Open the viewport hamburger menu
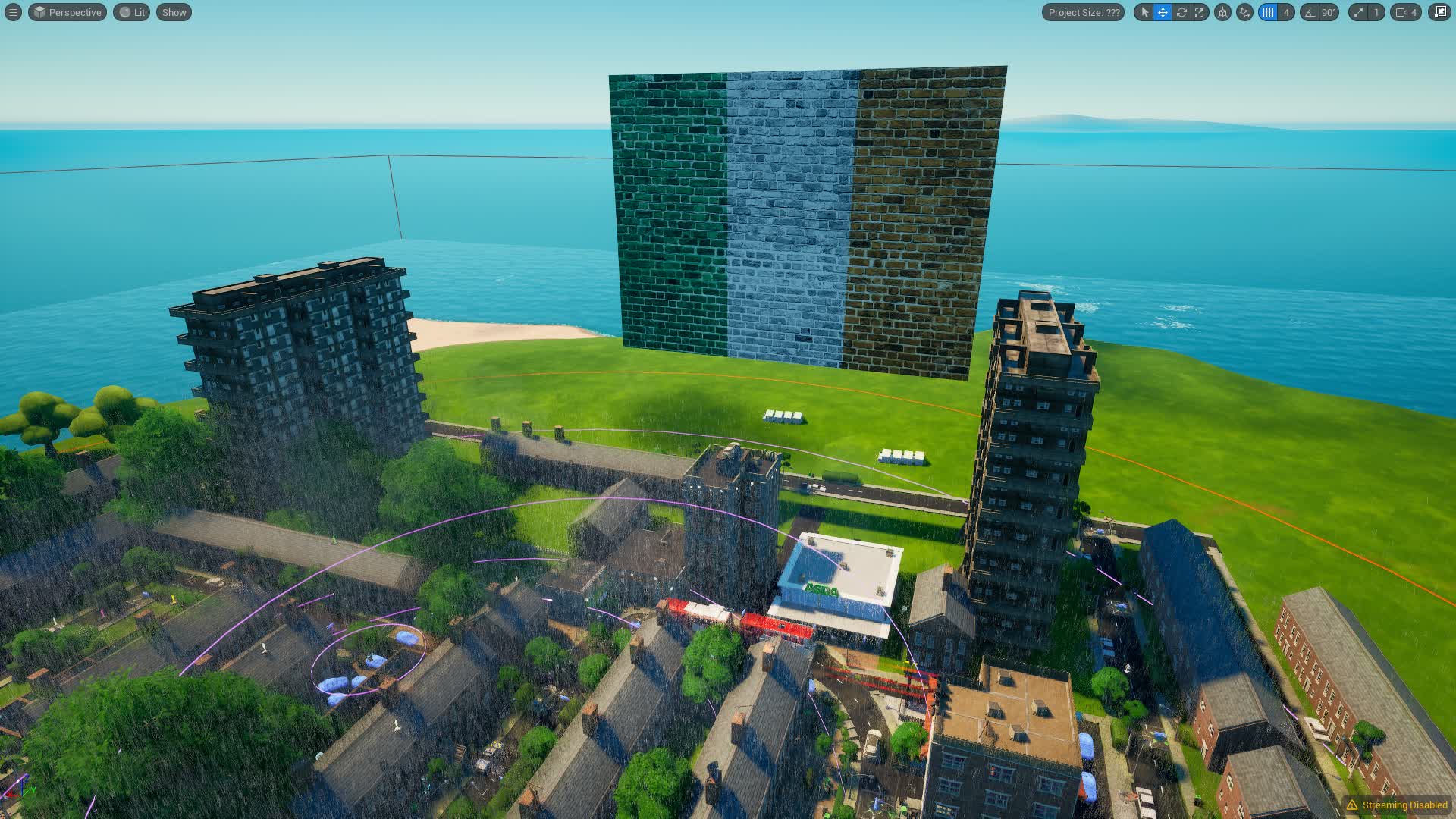This screenshot has height=819, width=1456. [12, 12]
